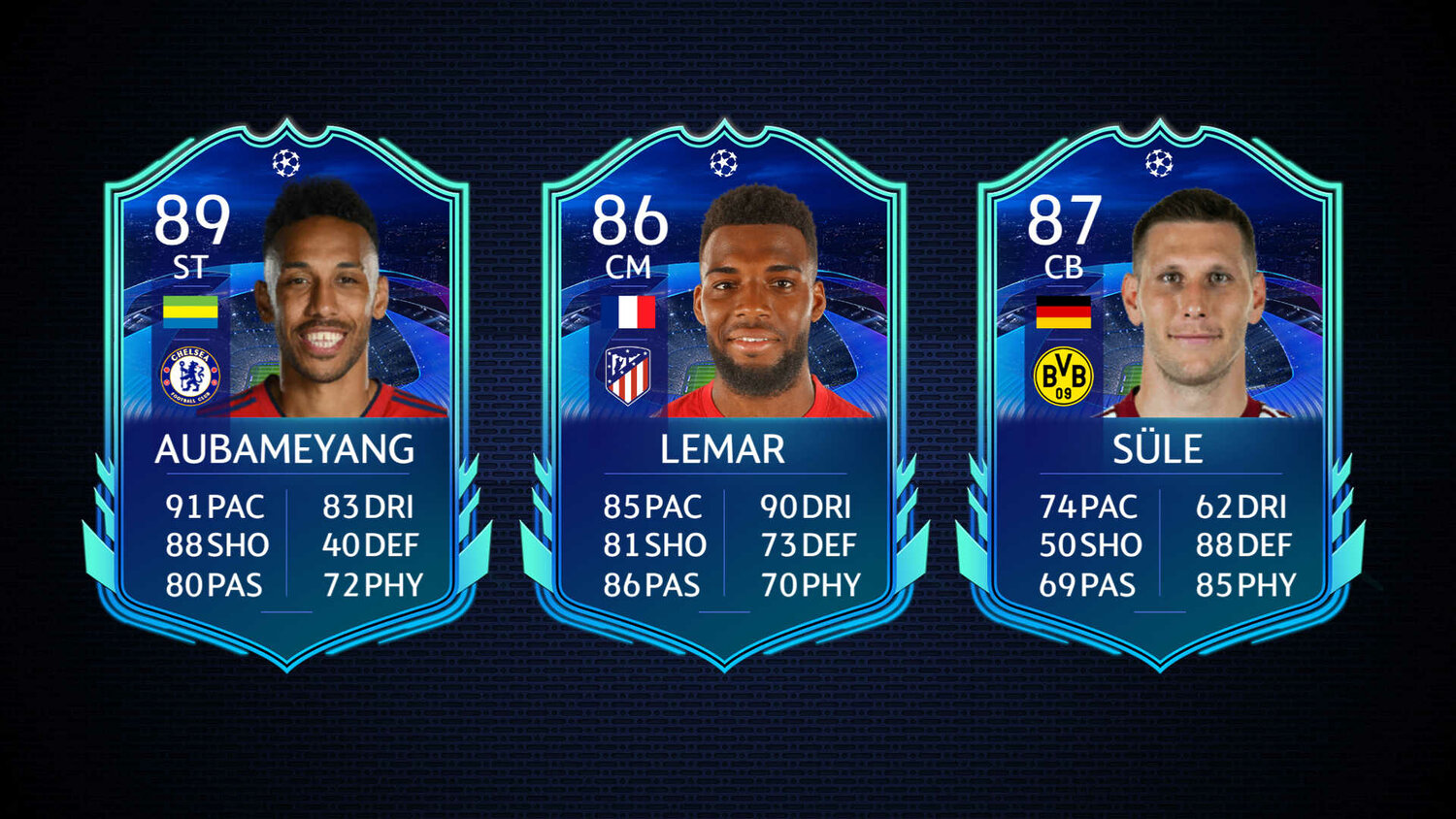
Task: Click the Champions League star ball on Aubameyang's card
Action: point(285,163)
